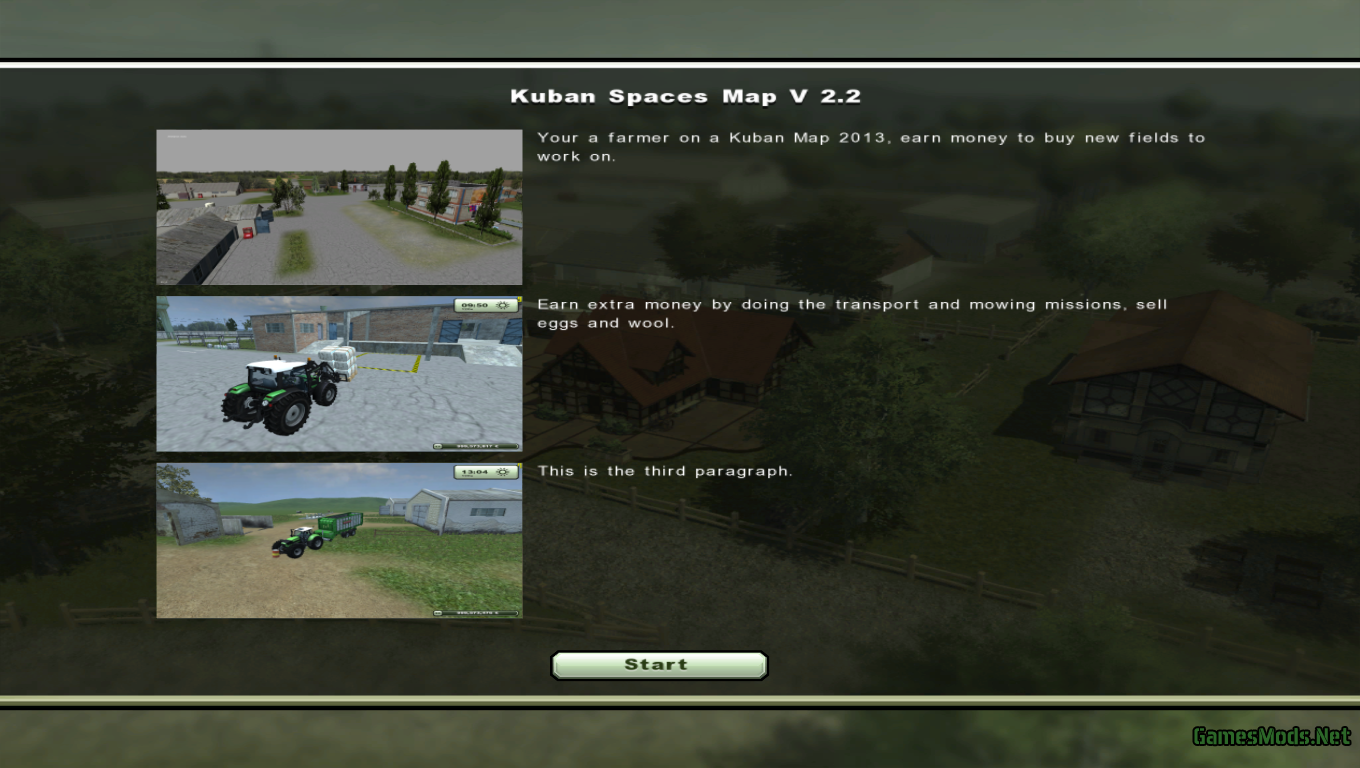The width and height of the screenshot is (1360, 768).
Task: Click the sun weather icon beside the 13:04 clock
Action: tap(503, 472)
